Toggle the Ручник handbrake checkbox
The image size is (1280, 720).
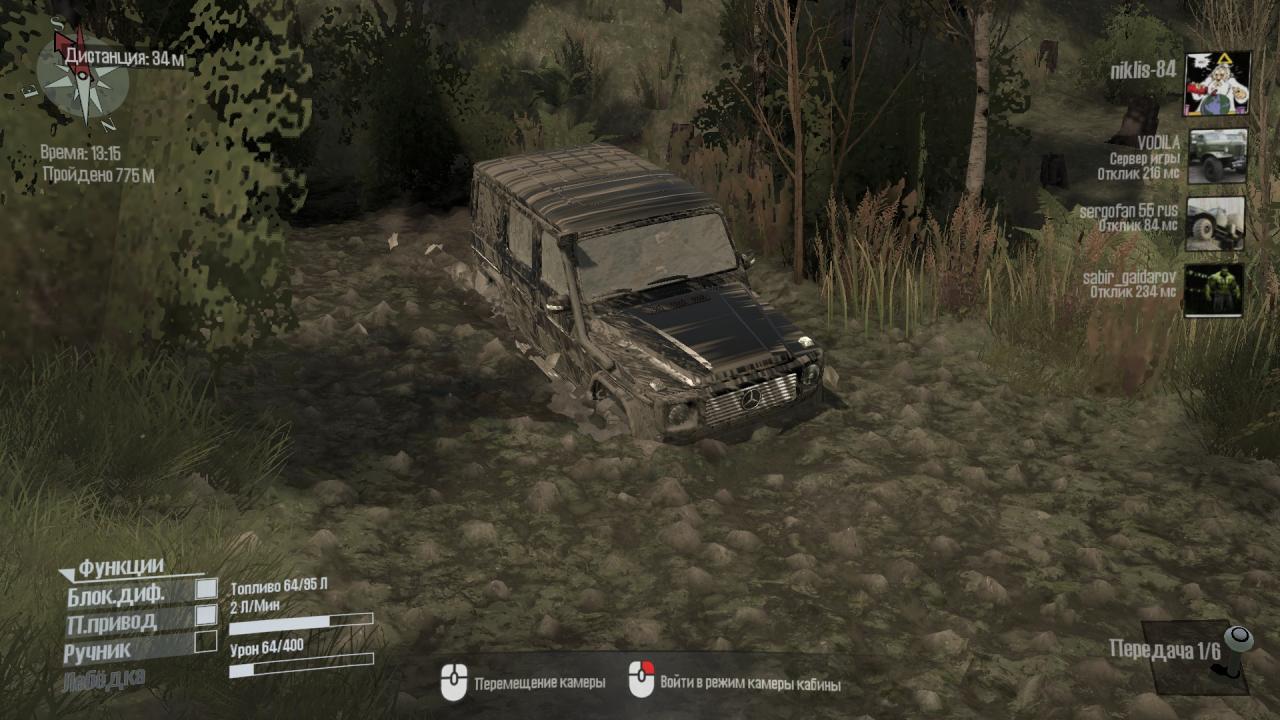tap(206, 642)
